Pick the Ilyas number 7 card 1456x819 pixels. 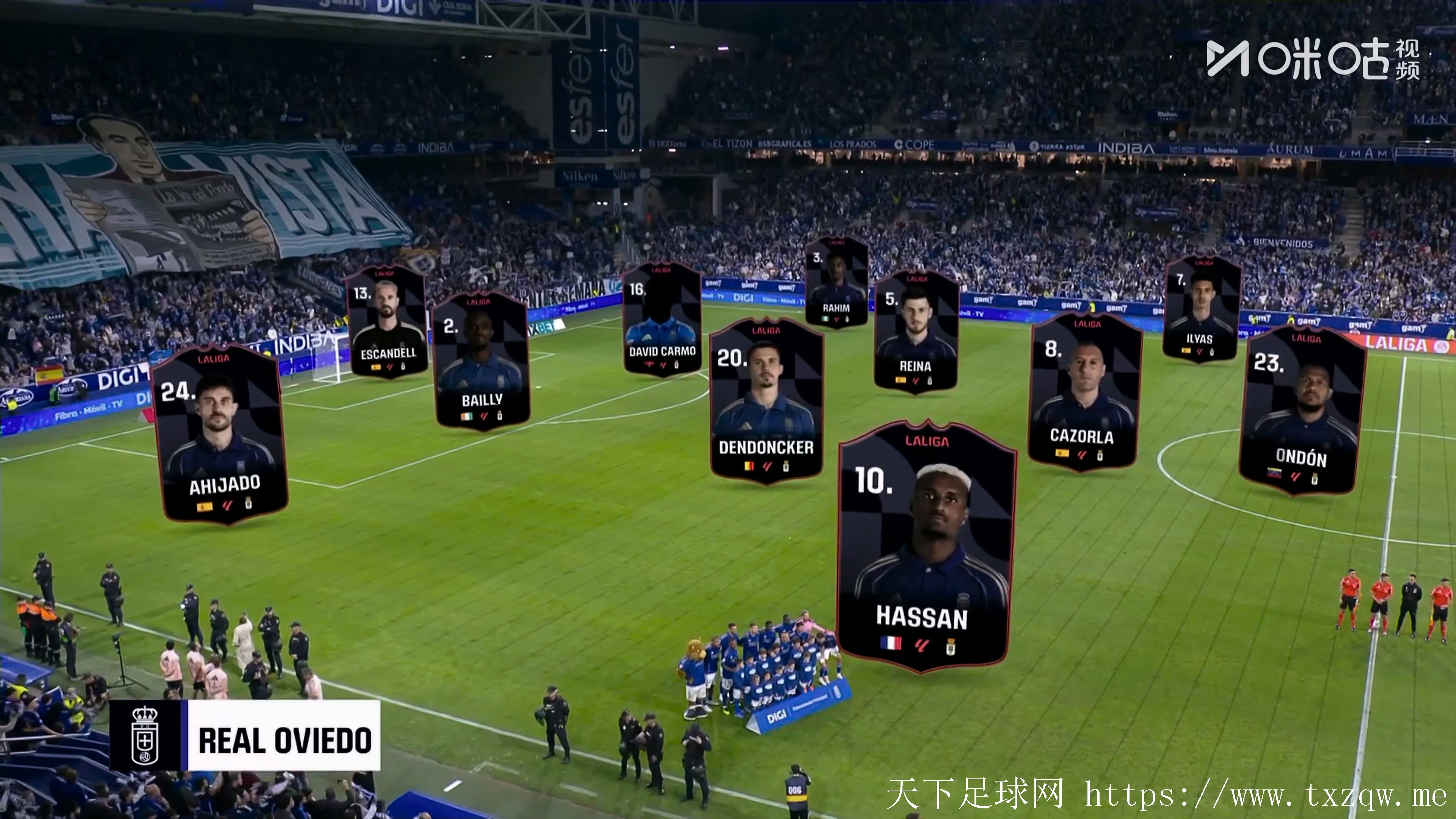(x=1201, y=308)
